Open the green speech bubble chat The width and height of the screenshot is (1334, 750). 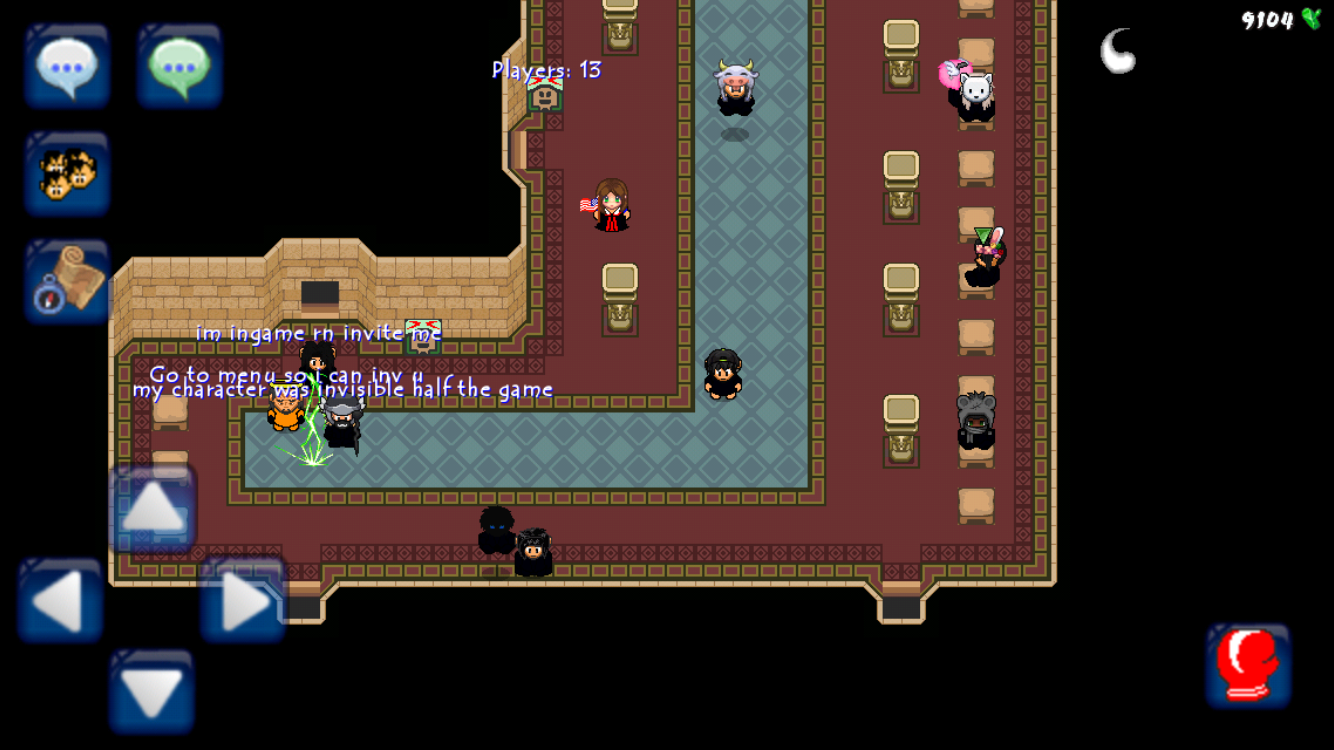click(x=180, y=66)
